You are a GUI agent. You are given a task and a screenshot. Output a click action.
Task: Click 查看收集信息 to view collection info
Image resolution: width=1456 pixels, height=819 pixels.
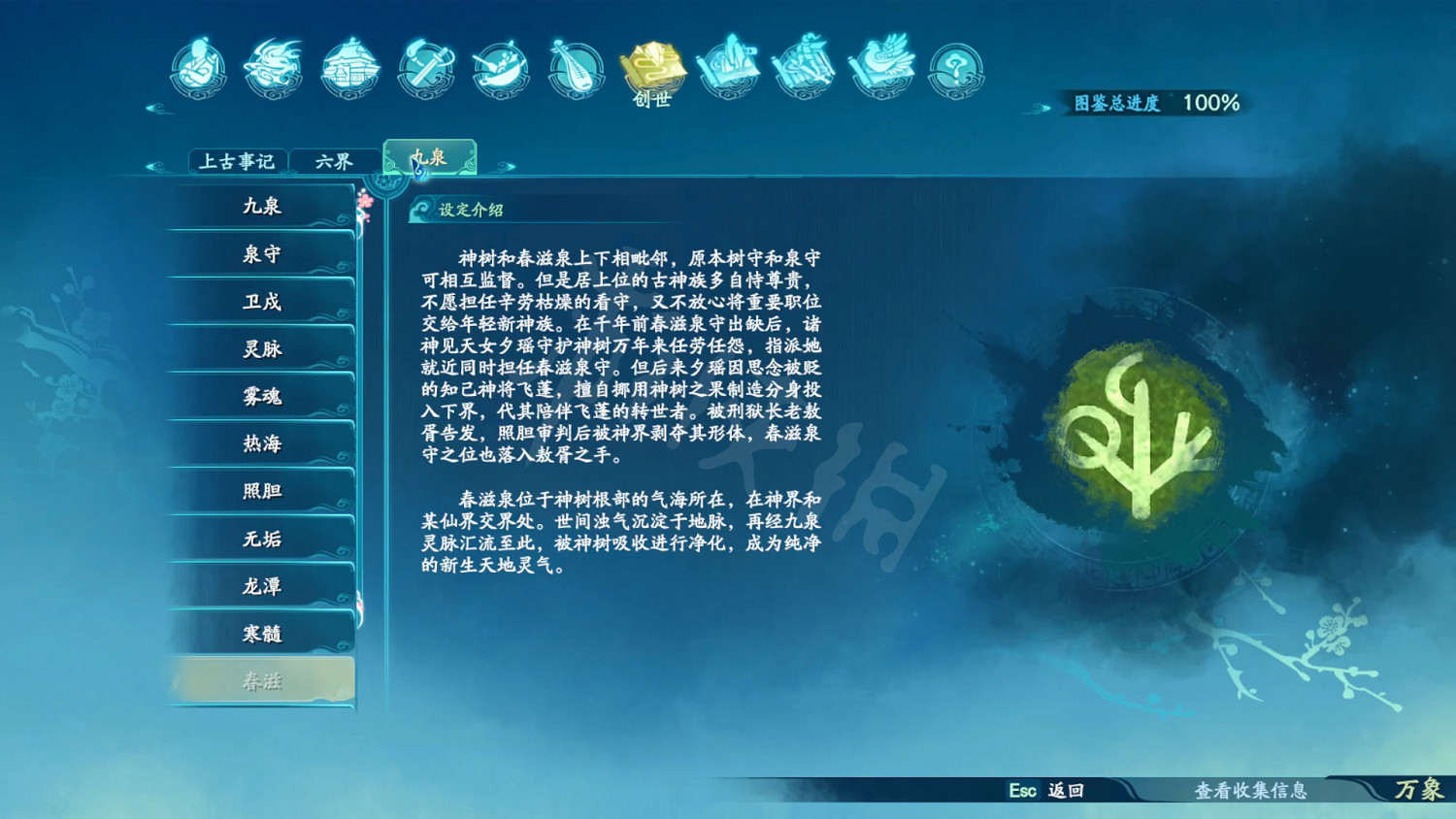point(1250,792)
